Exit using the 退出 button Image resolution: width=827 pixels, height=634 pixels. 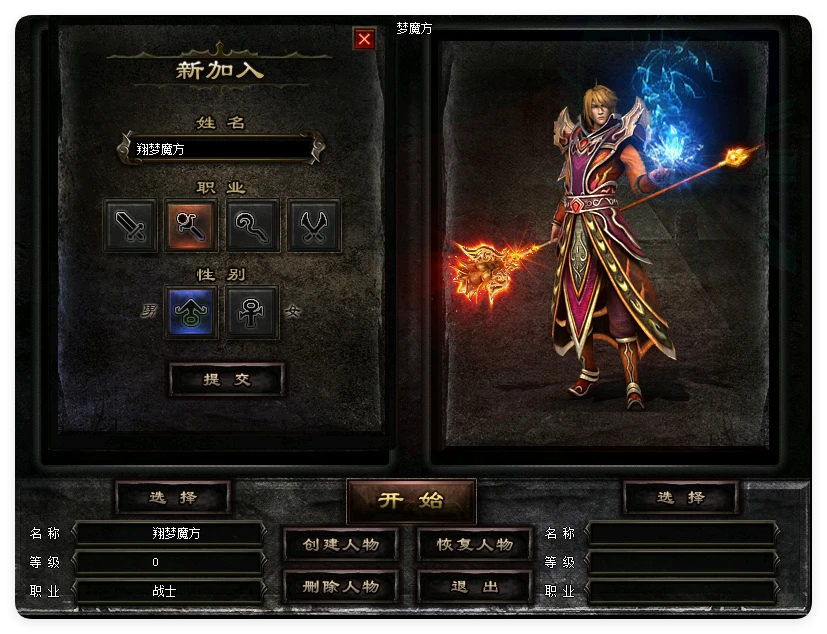tap(474, 586)
